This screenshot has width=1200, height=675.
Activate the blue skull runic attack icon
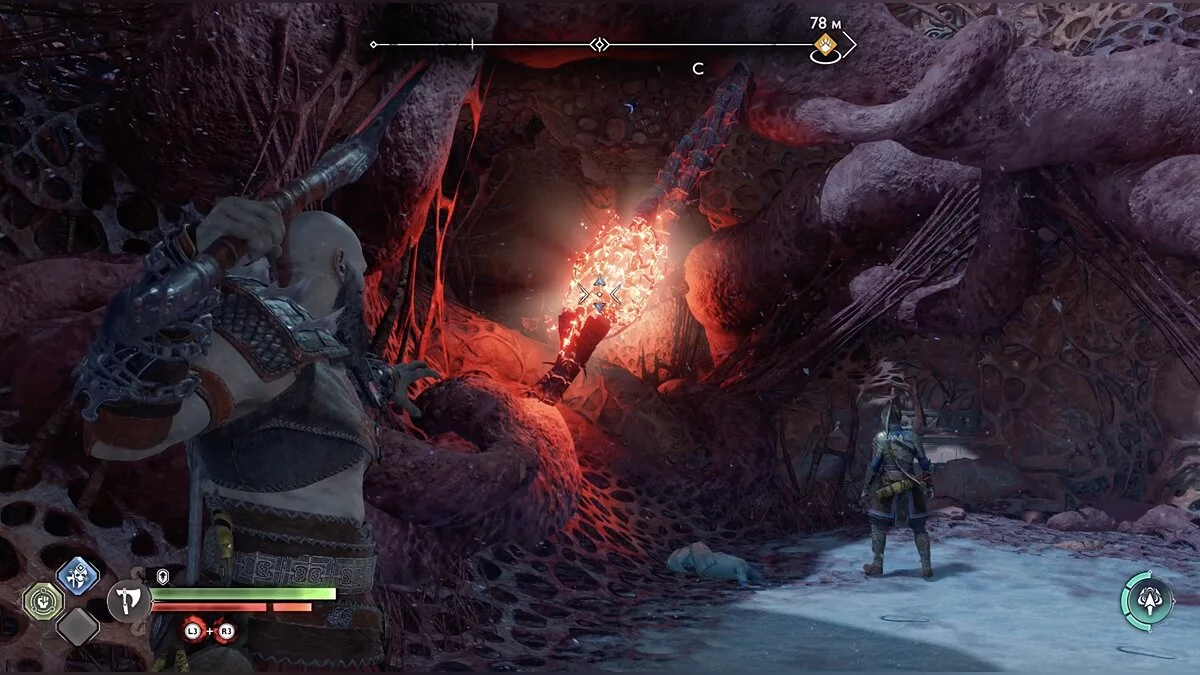click(x=77, y=576)
